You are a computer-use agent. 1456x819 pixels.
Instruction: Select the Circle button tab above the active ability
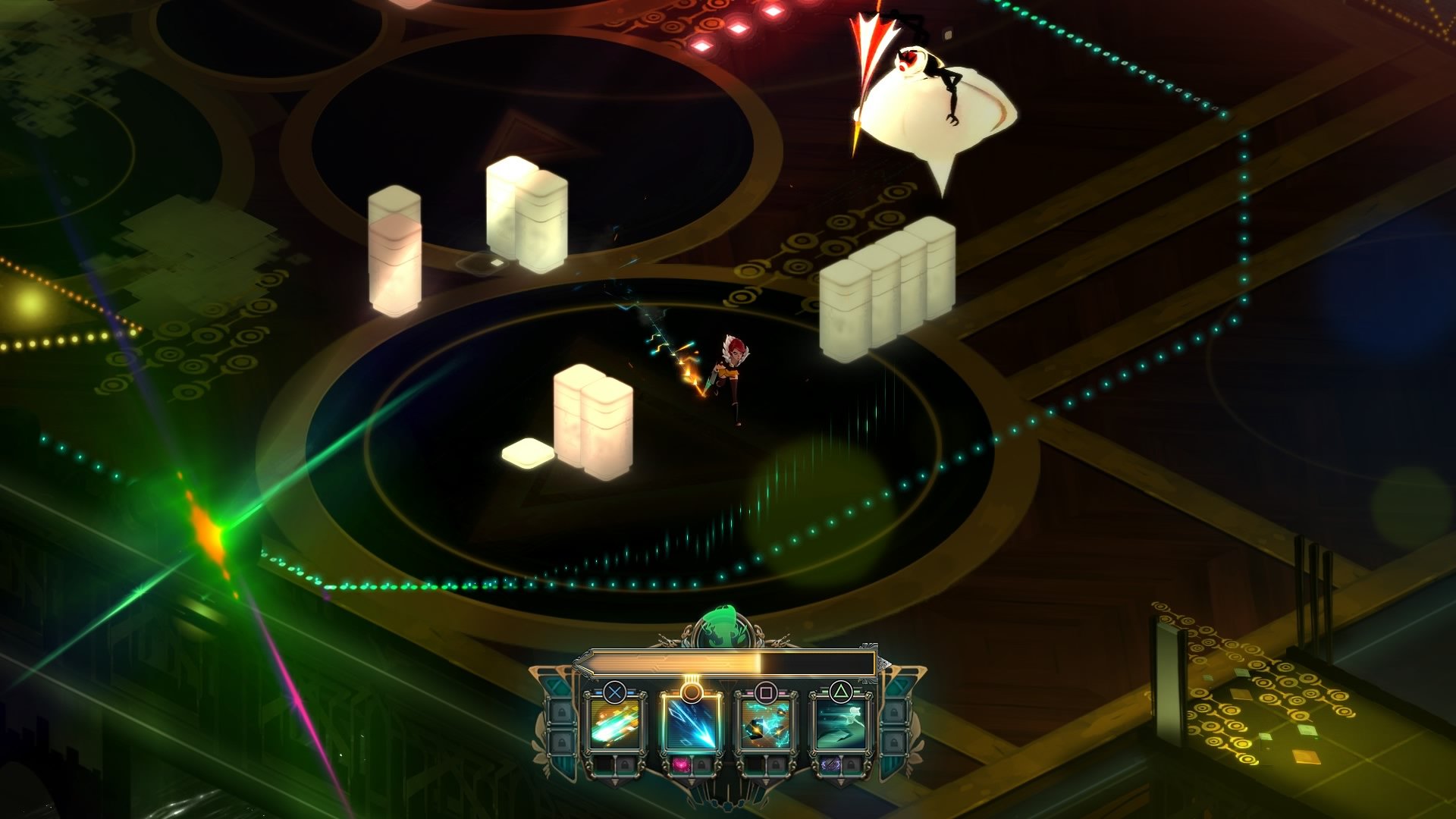click(x=692, y=692)
